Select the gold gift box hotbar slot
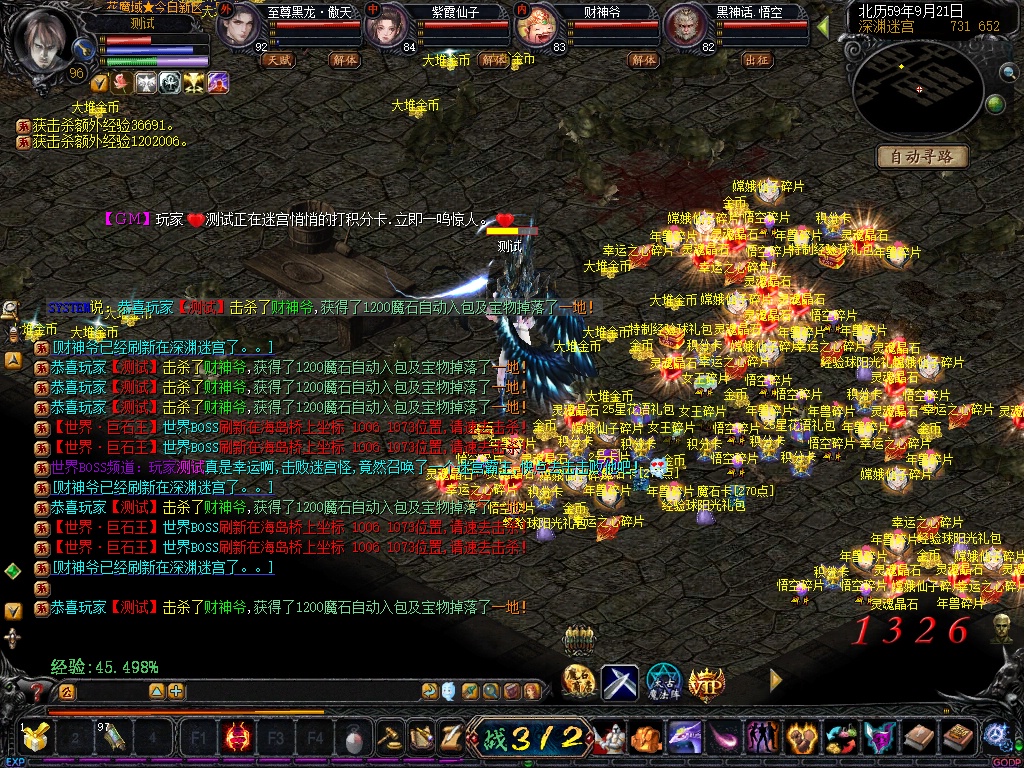 click(37, 739)
